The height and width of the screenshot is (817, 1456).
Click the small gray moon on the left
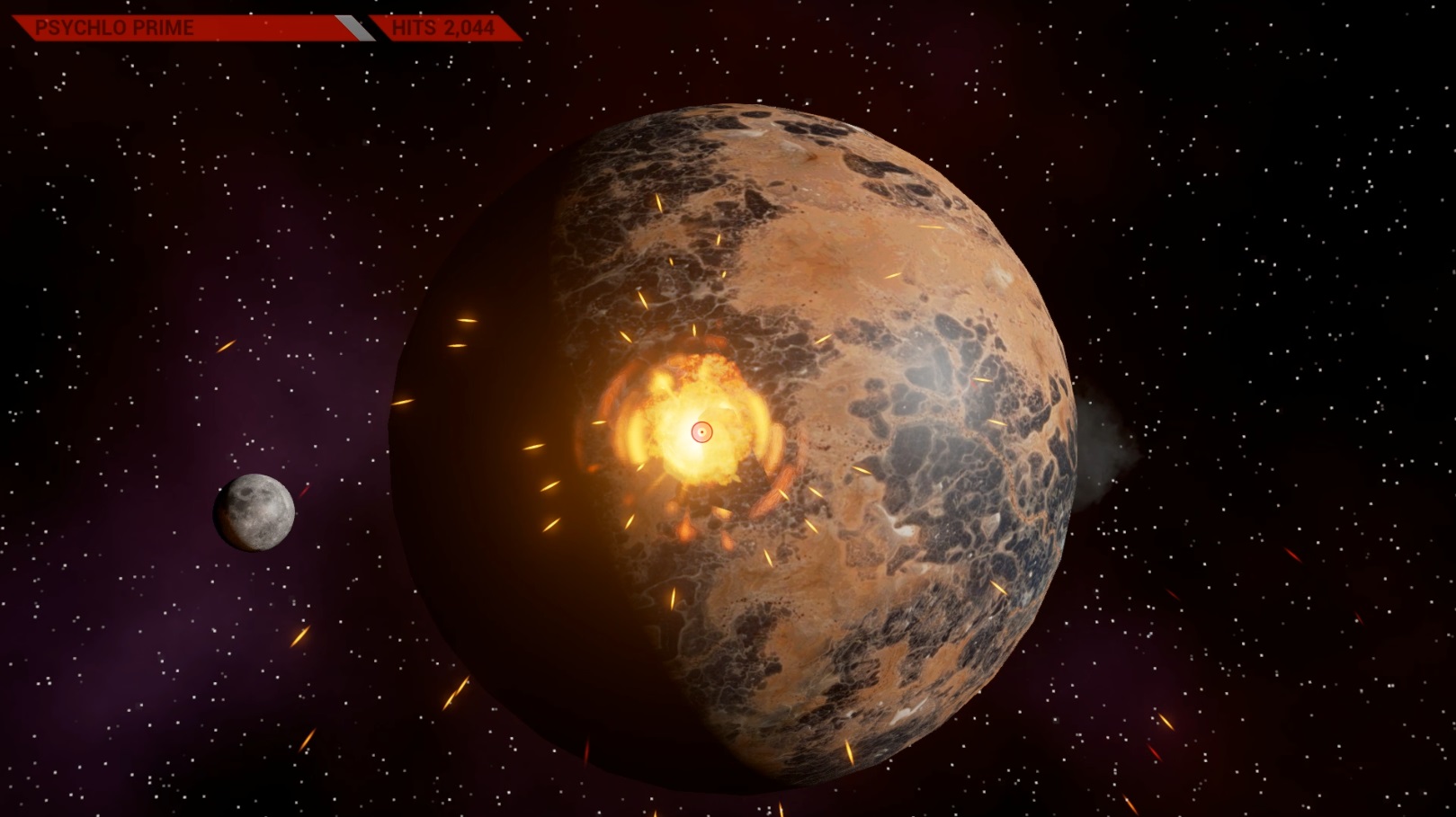pyautogui.click(x=255, y=512)
